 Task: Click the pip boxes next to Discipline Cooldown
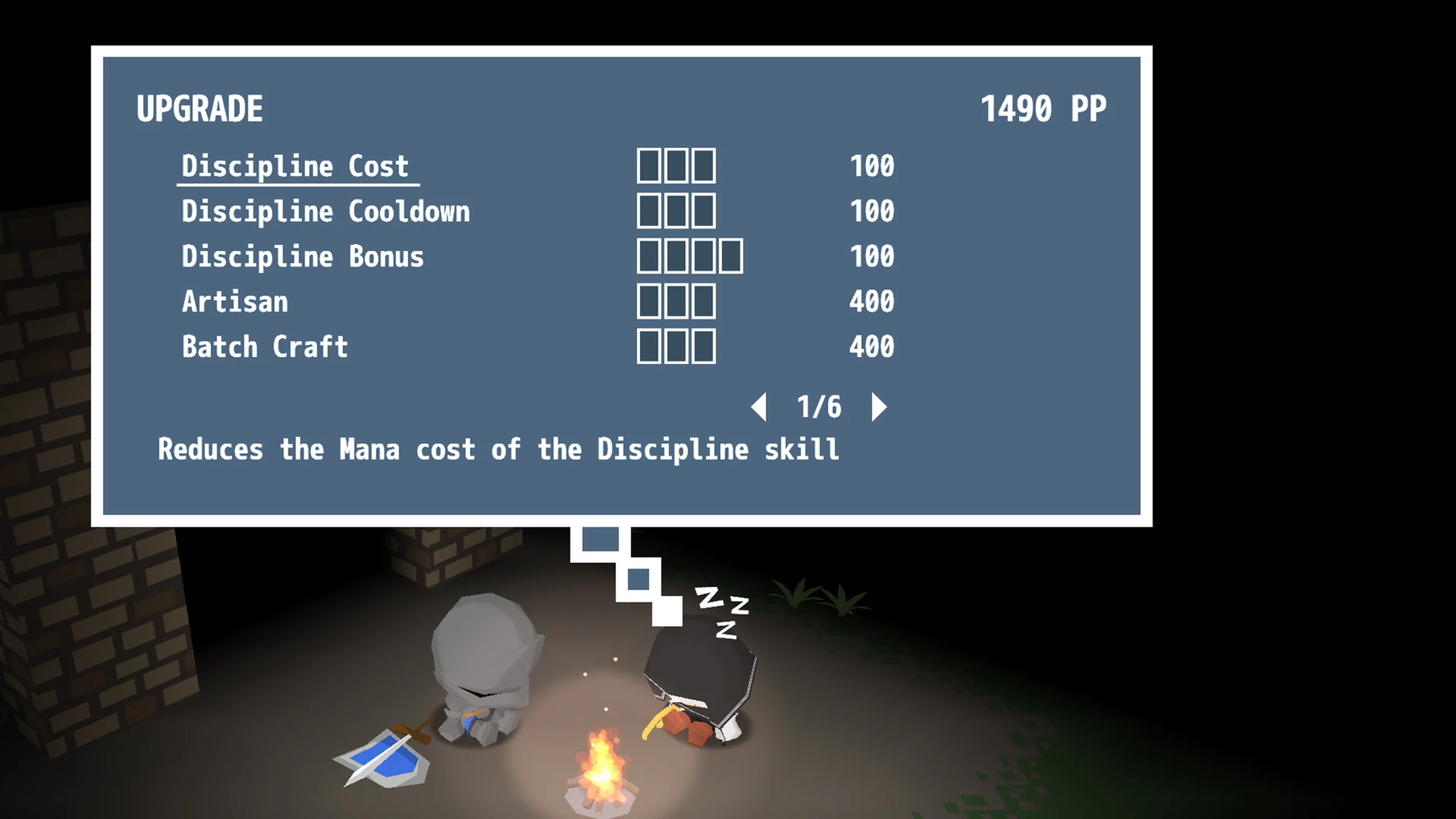(677, 211)
